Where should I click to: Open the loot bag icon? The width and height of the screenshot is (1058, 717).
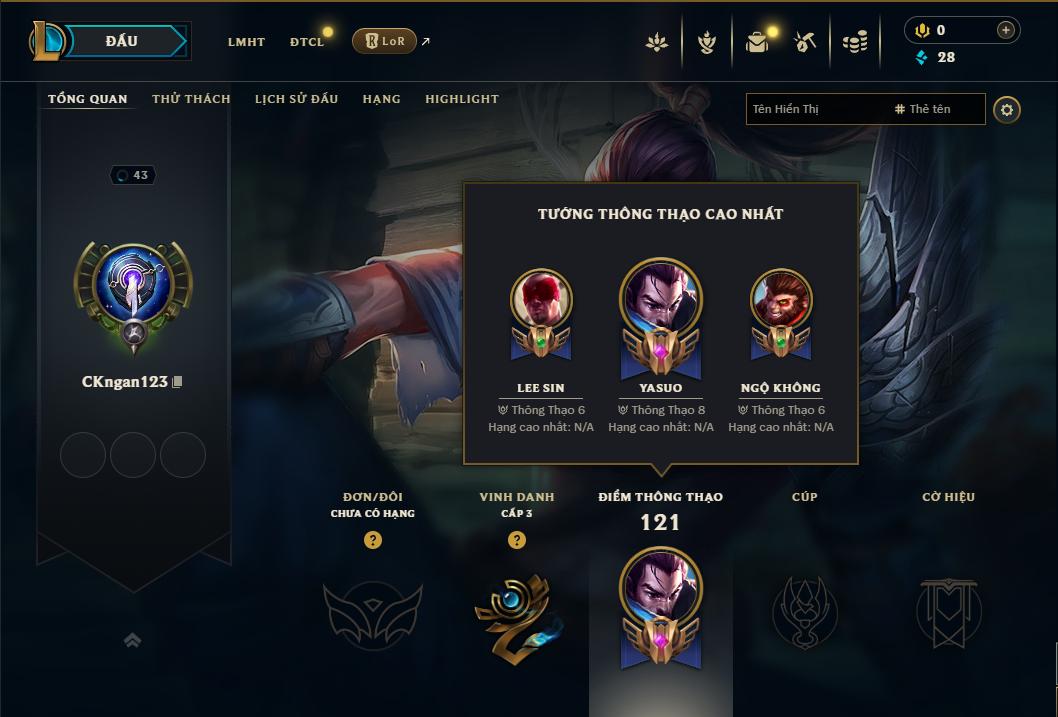point(757,42)
